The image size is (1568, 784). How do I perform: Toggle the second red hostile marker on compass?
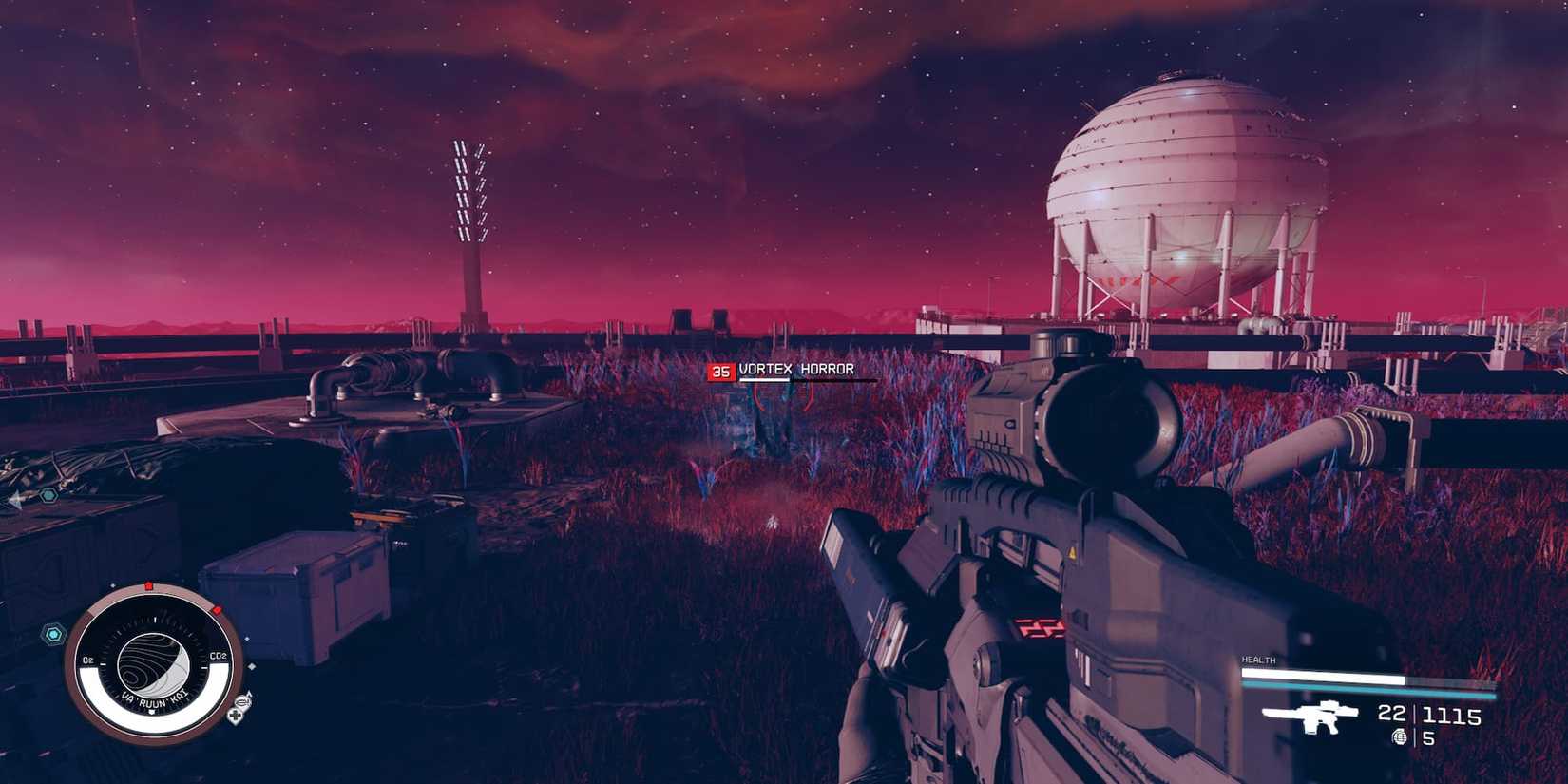click(216, 610)
